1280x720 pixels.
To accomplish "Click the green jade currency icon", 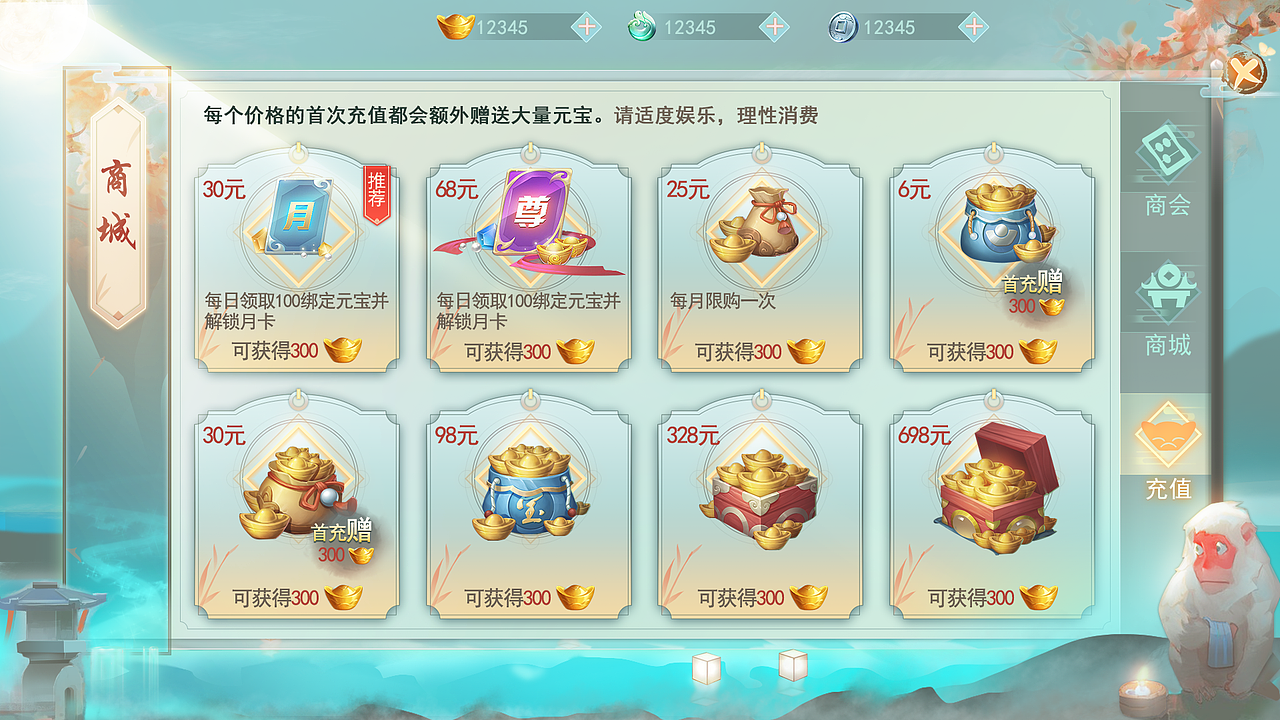I will pos(641,27).
